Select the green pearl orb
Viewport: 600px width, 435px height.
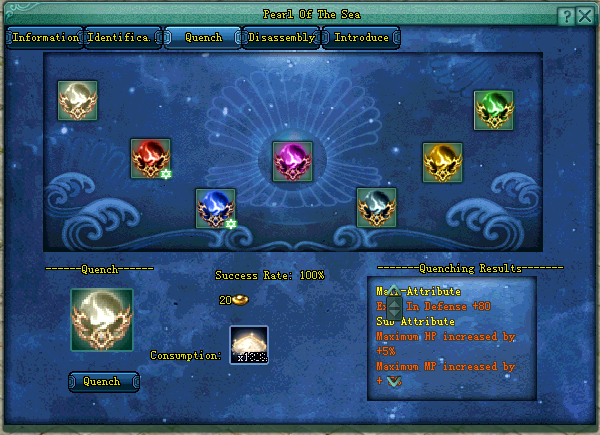(493, 110)
